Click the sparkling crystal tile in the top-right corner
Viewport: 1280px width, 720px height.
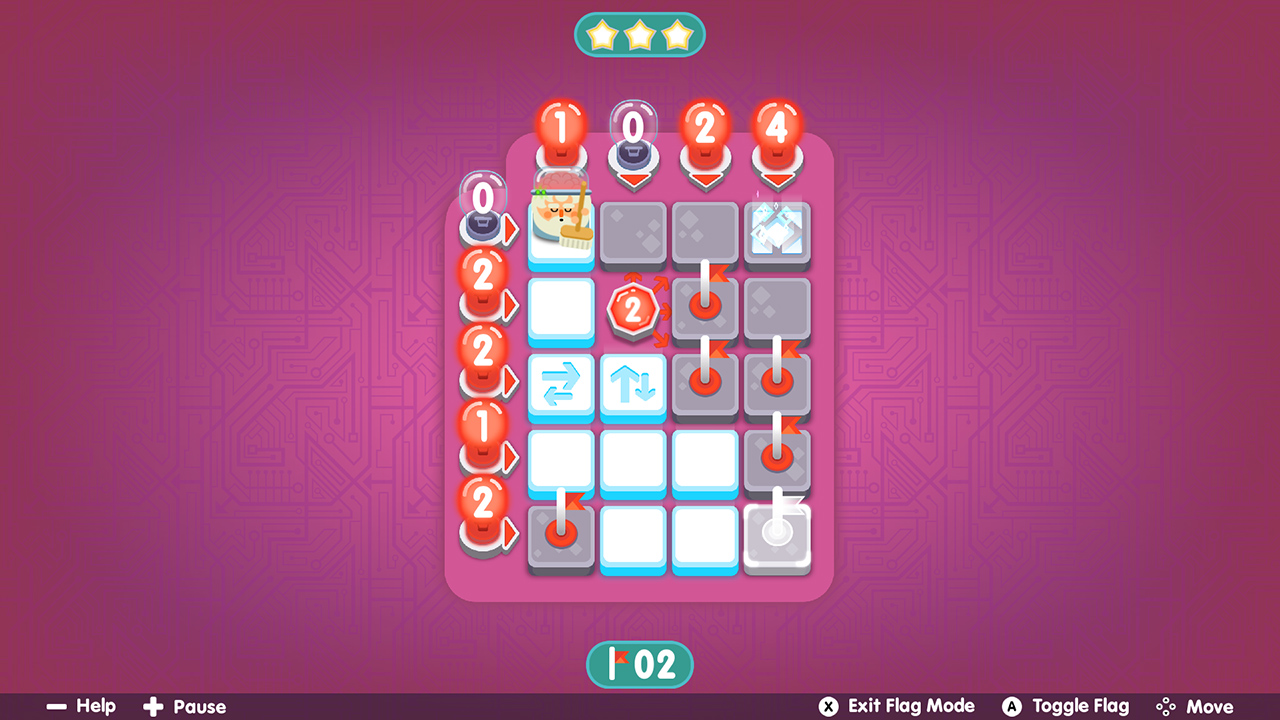click(777, 232)
